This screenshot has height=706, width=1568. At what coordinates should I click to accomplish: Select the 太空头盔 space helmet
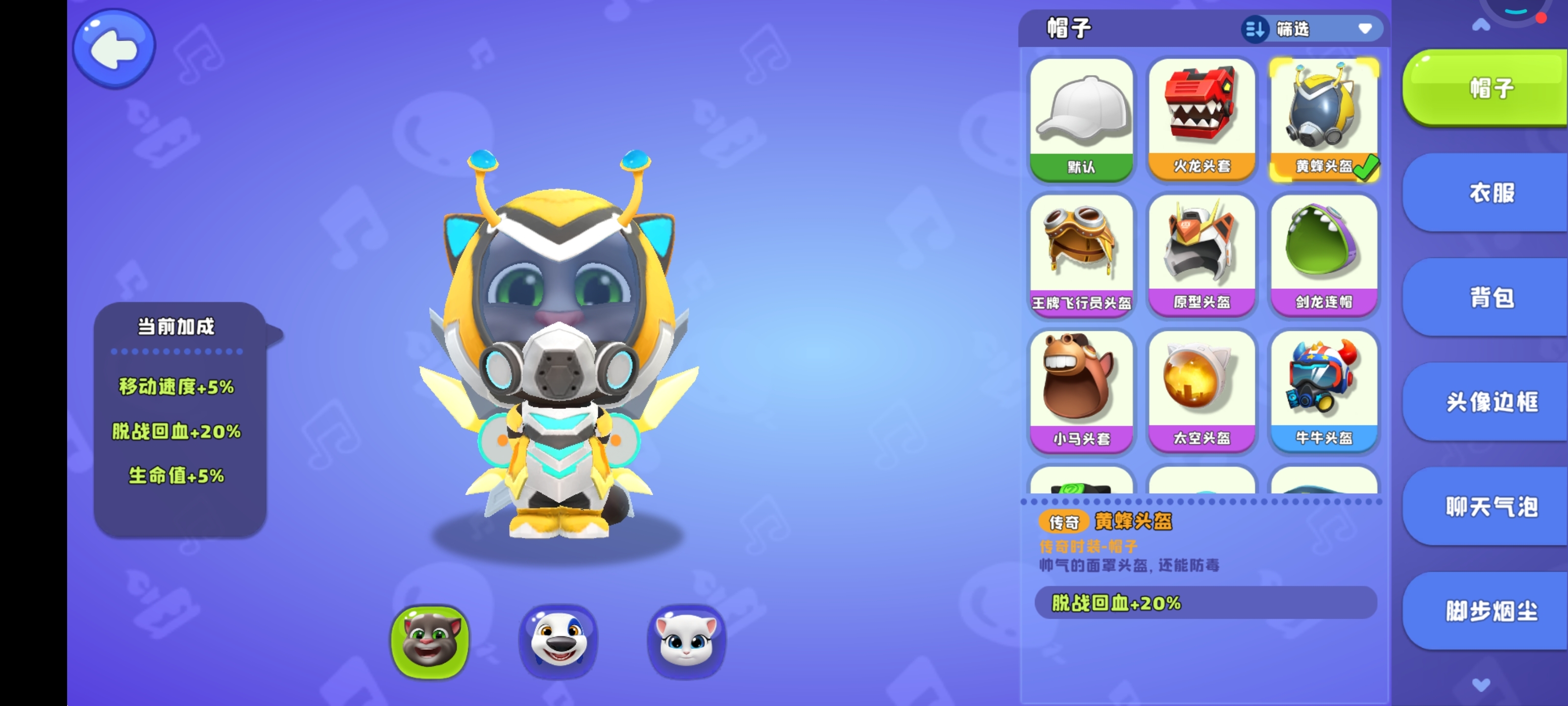click(x=1202, y=390)
